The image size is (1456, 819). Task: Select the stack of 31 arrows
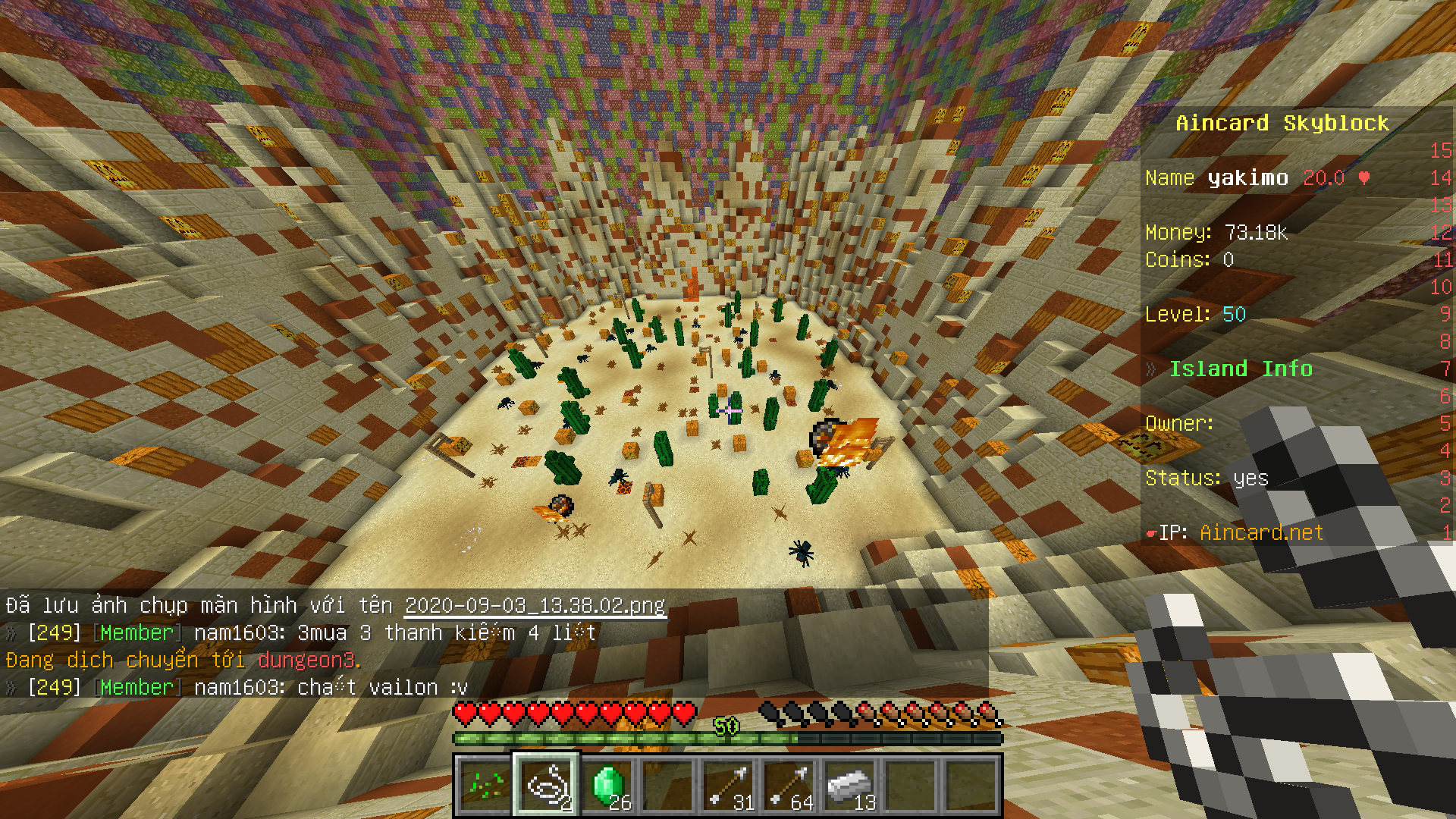coord(729,786)
